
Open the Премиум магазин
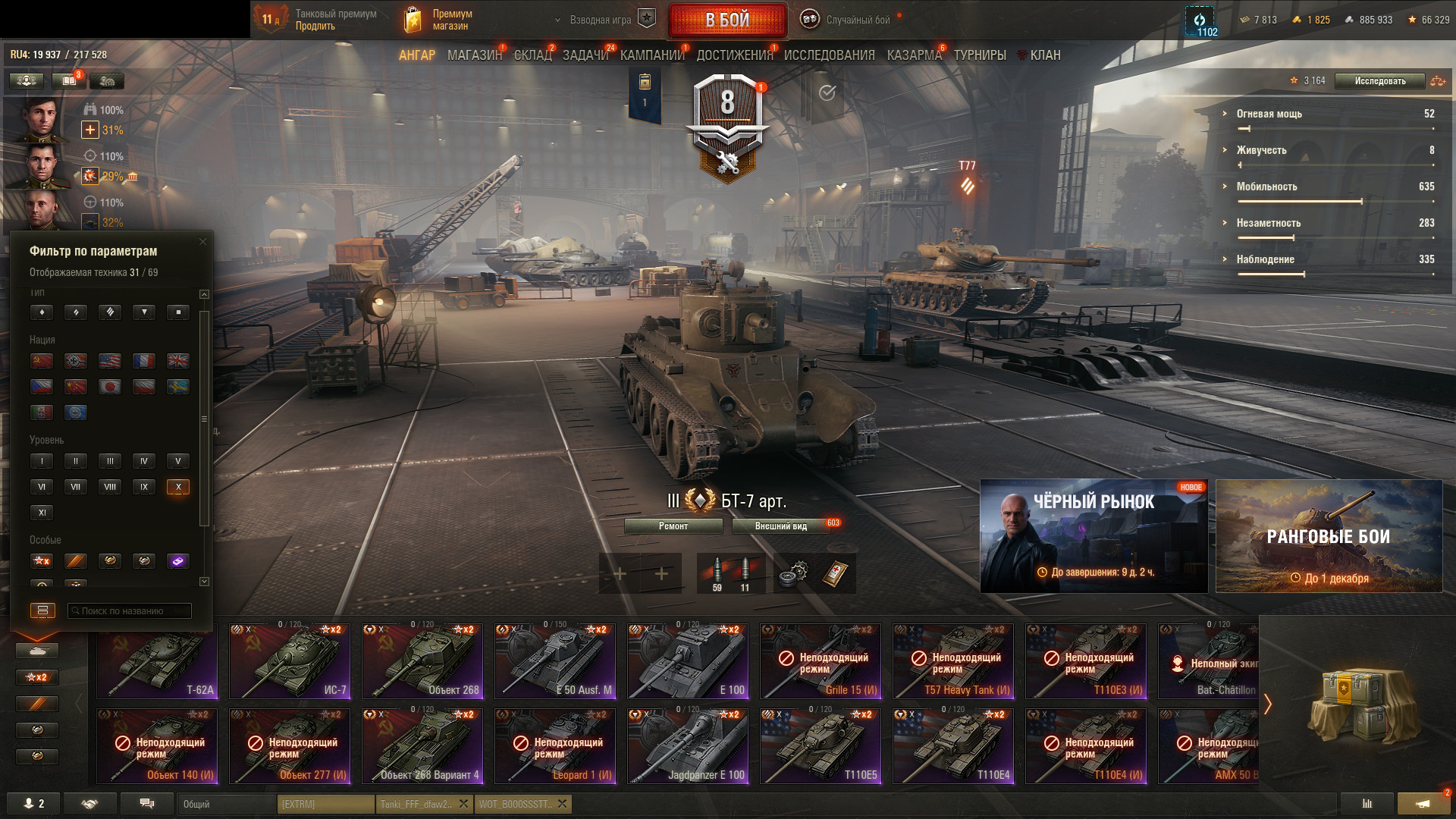tap(438, 20)
